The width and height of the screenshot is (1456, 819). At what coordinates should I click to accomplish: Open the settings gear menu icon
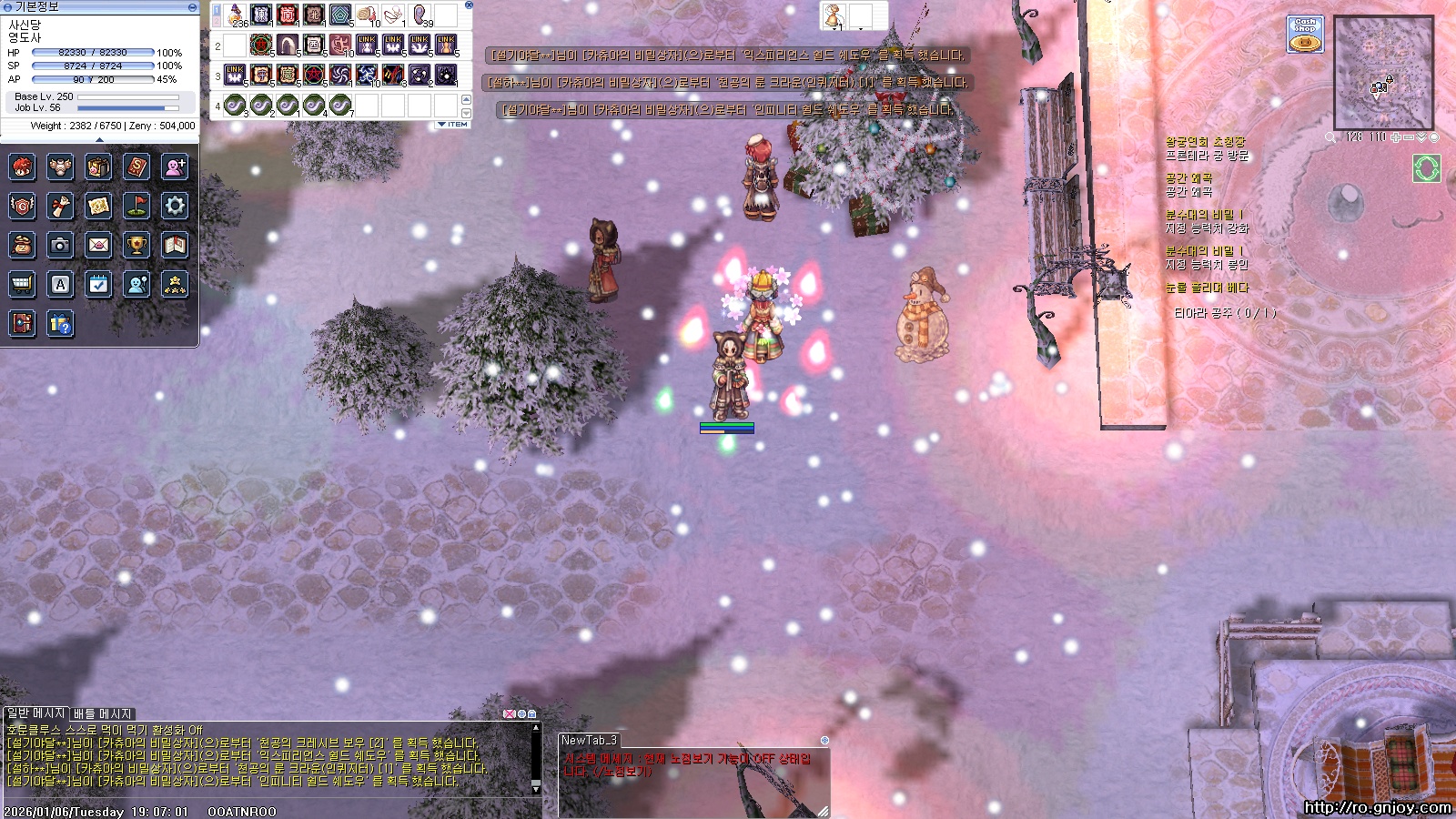175,206
